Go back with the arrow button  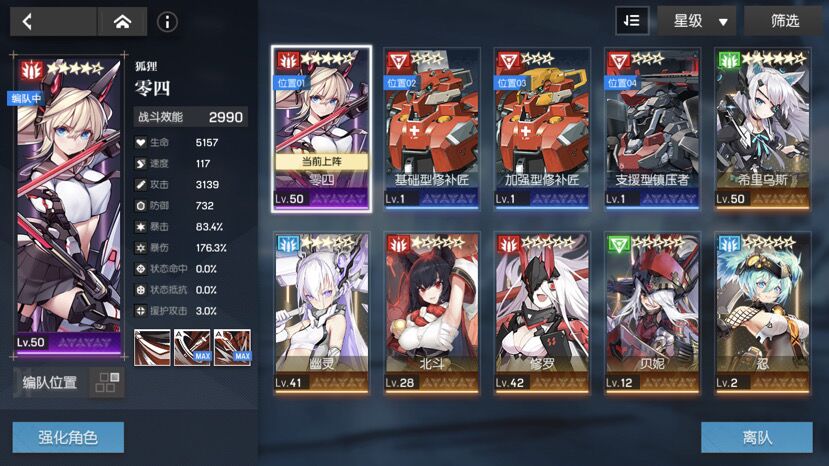pos(30,21)
